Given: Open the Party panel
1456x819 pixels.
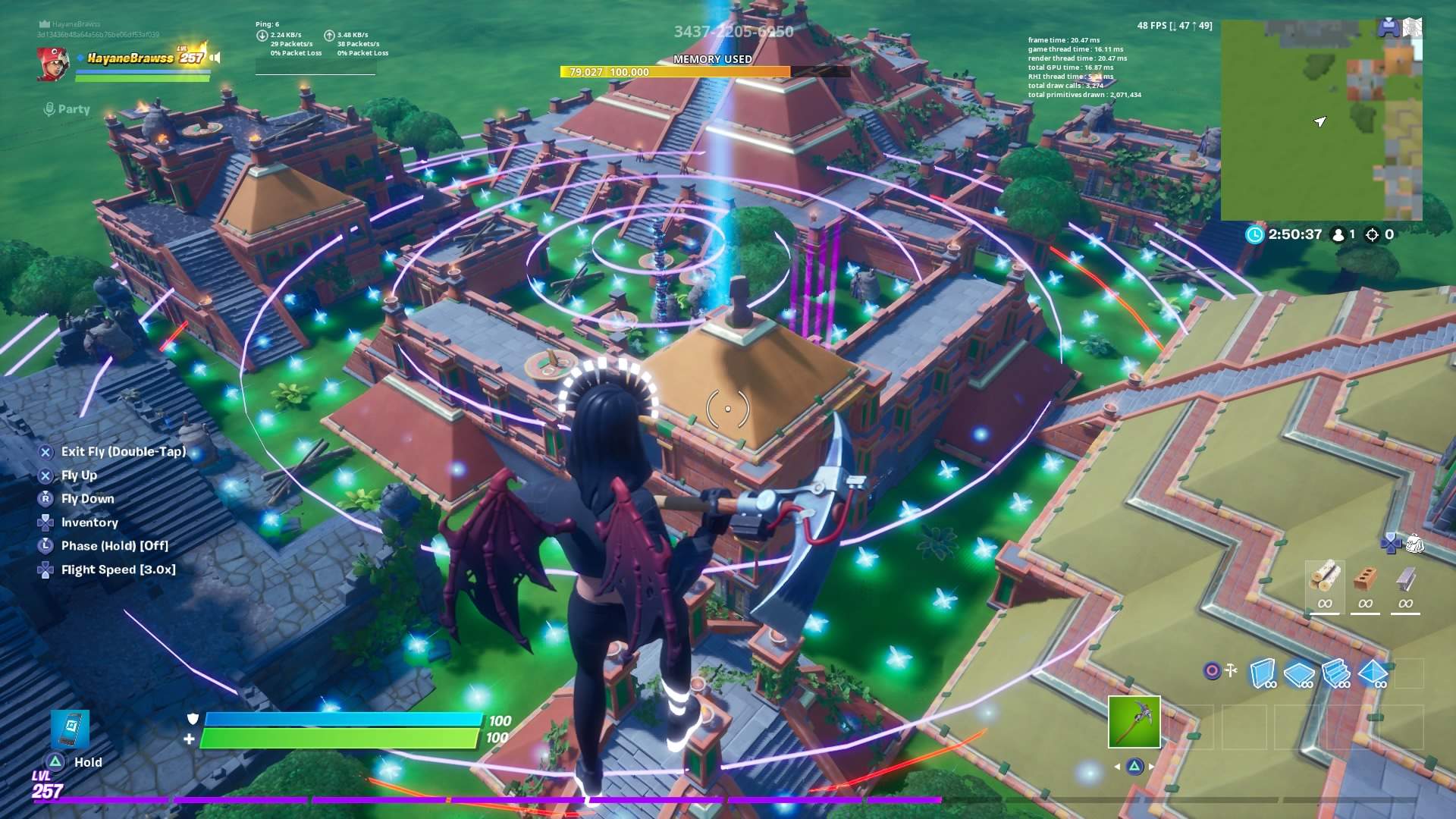Looking at the screenshot, I should click(67, 109).
